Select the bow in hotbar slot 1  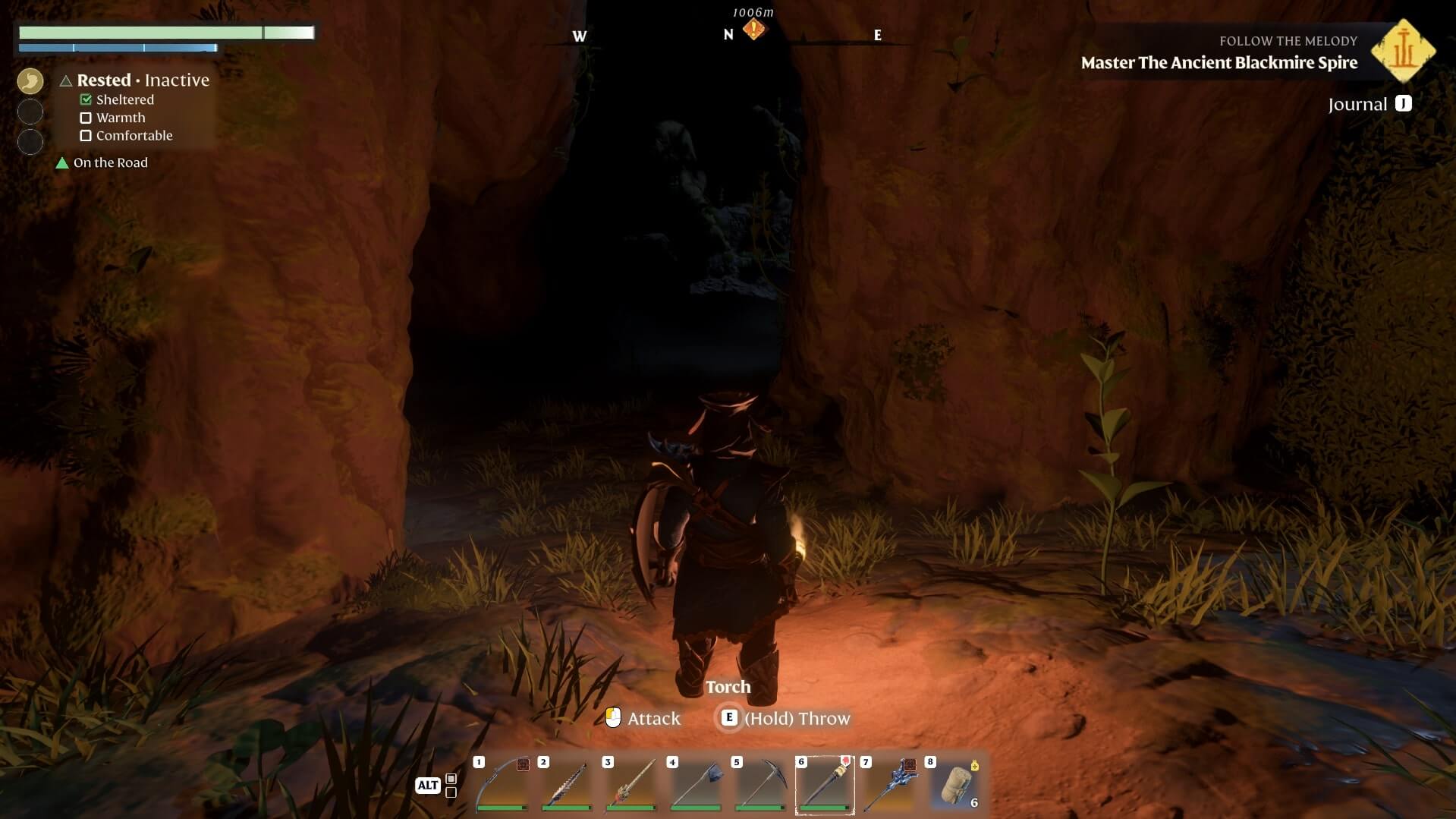click(502, 785)
